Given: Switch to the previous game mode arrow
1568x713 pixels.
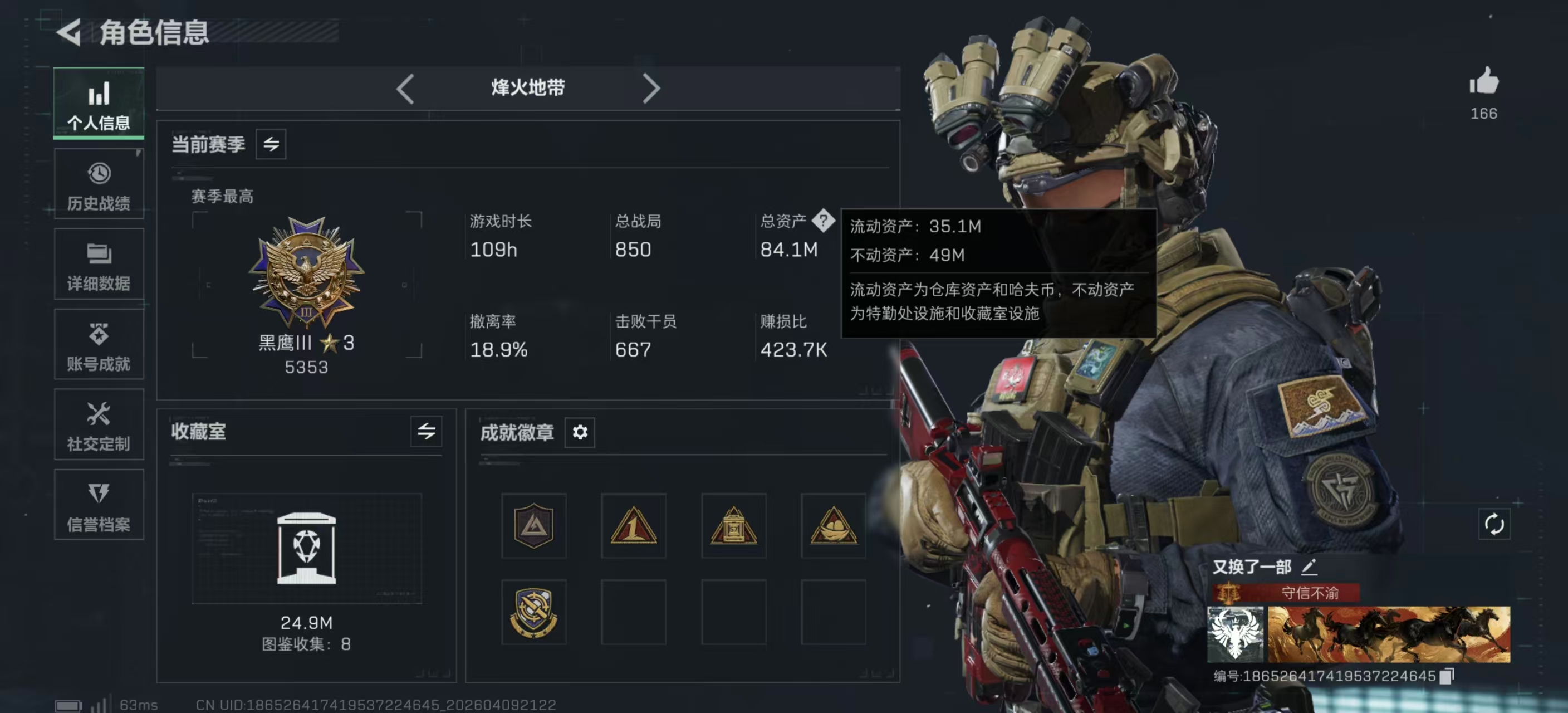Looking at the screenshot, I should click(x=405, y=89).
